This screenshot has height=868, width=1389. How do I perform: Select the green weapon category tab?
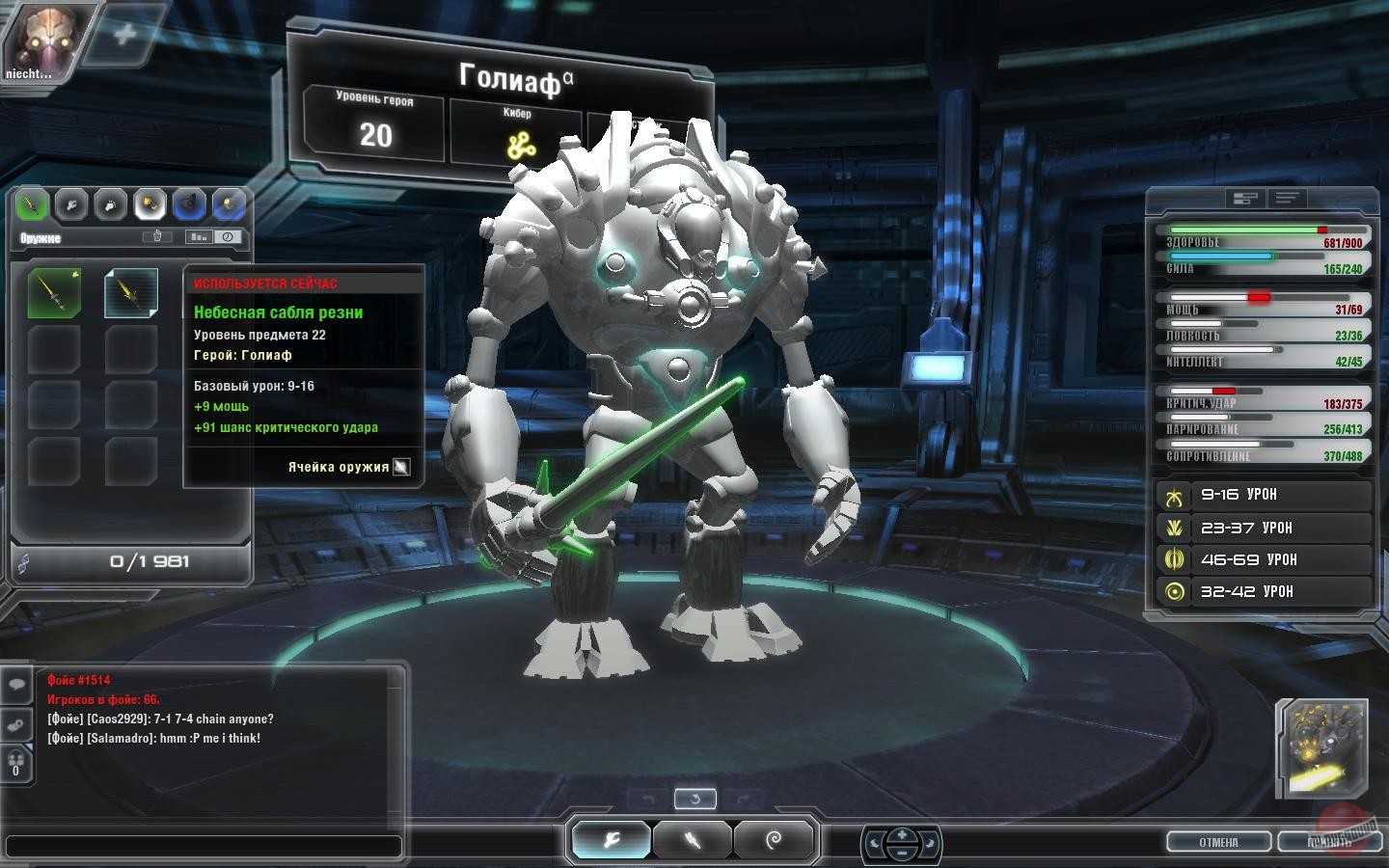click(x=33, y=204)
